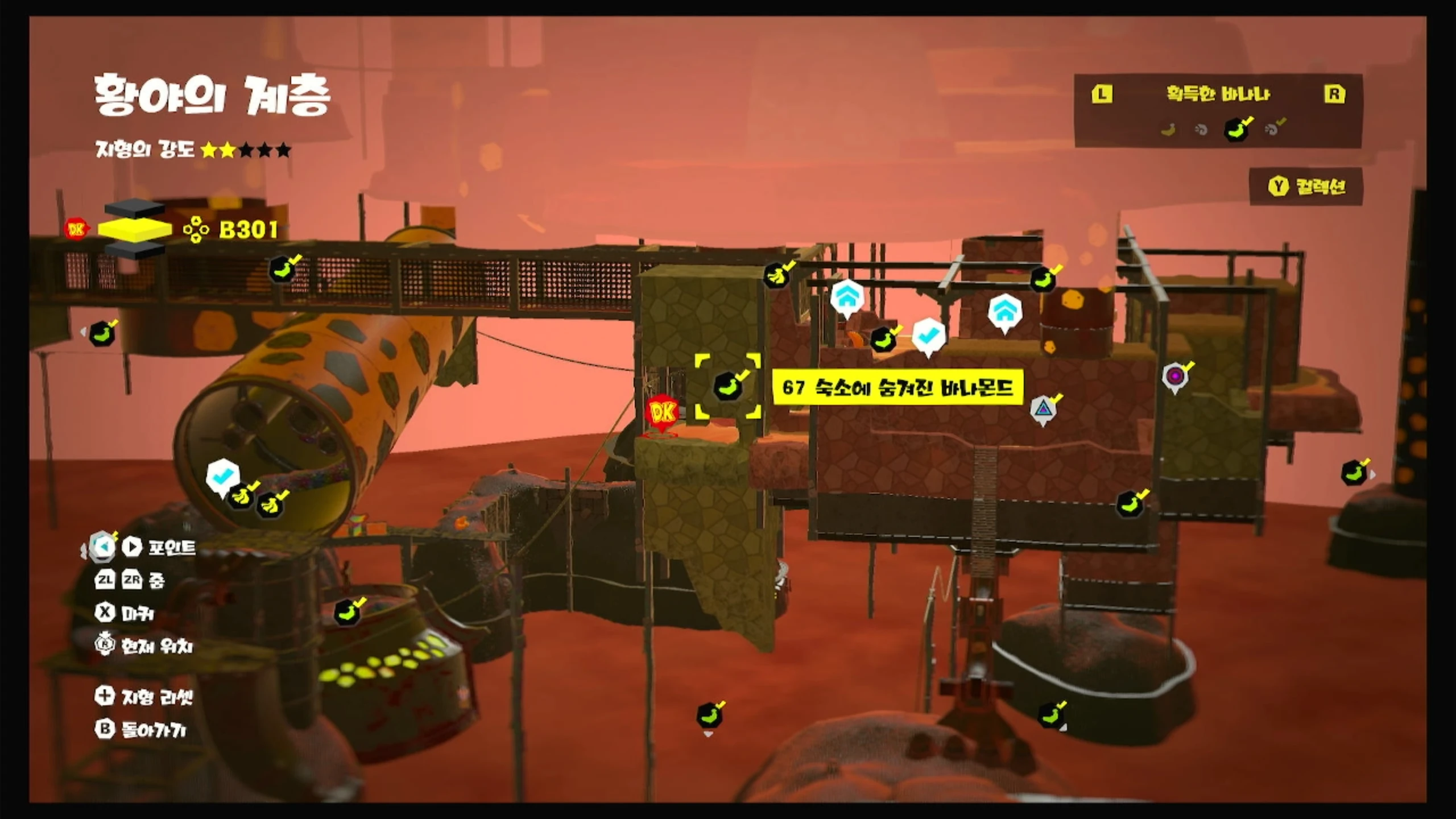Click the yellow '67 숙소에 숨겨진 바나몬드' label
This screenshot has width=1456, height=819.
point(897,388)
